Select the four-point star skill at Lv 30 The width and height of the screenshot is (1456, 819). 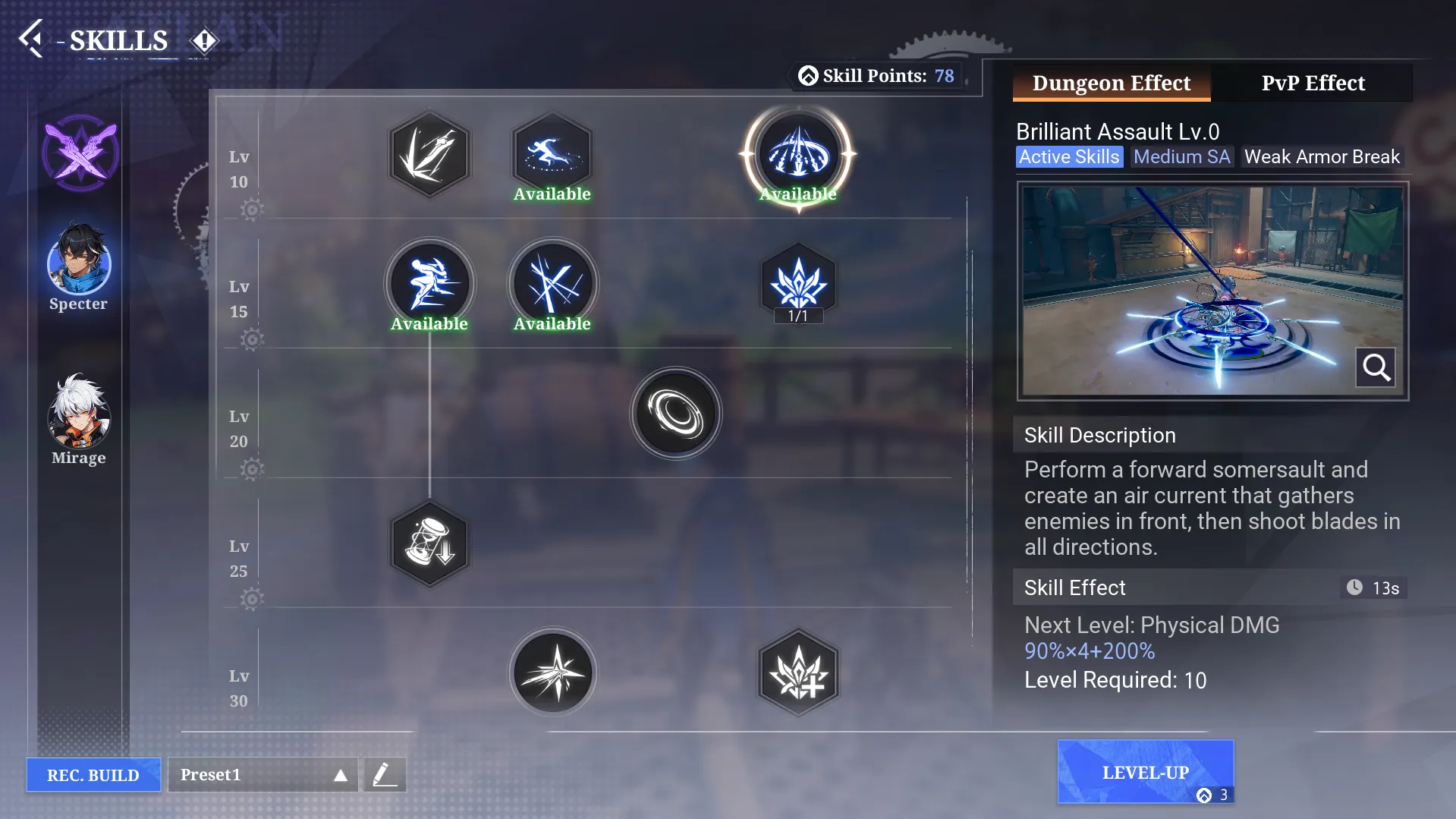tap(552, 673)
